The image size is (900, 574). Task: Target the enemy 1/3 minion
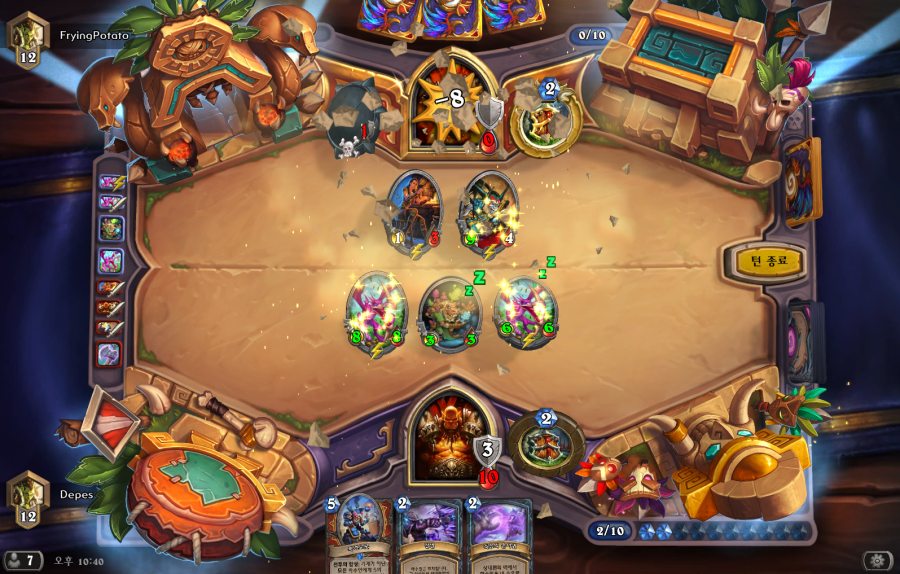click(414, 209)
